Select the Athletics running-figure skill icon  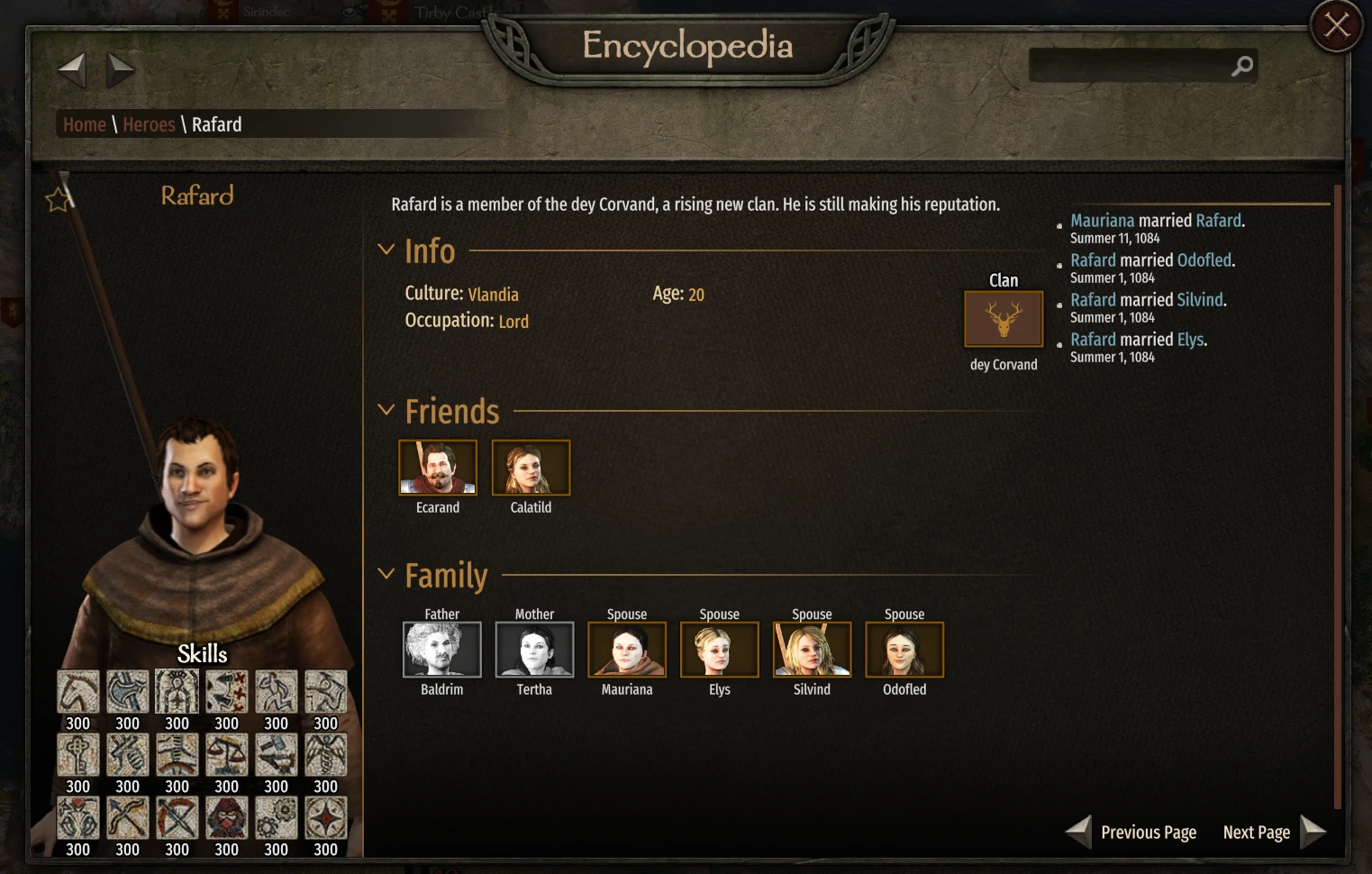point(276,691)
